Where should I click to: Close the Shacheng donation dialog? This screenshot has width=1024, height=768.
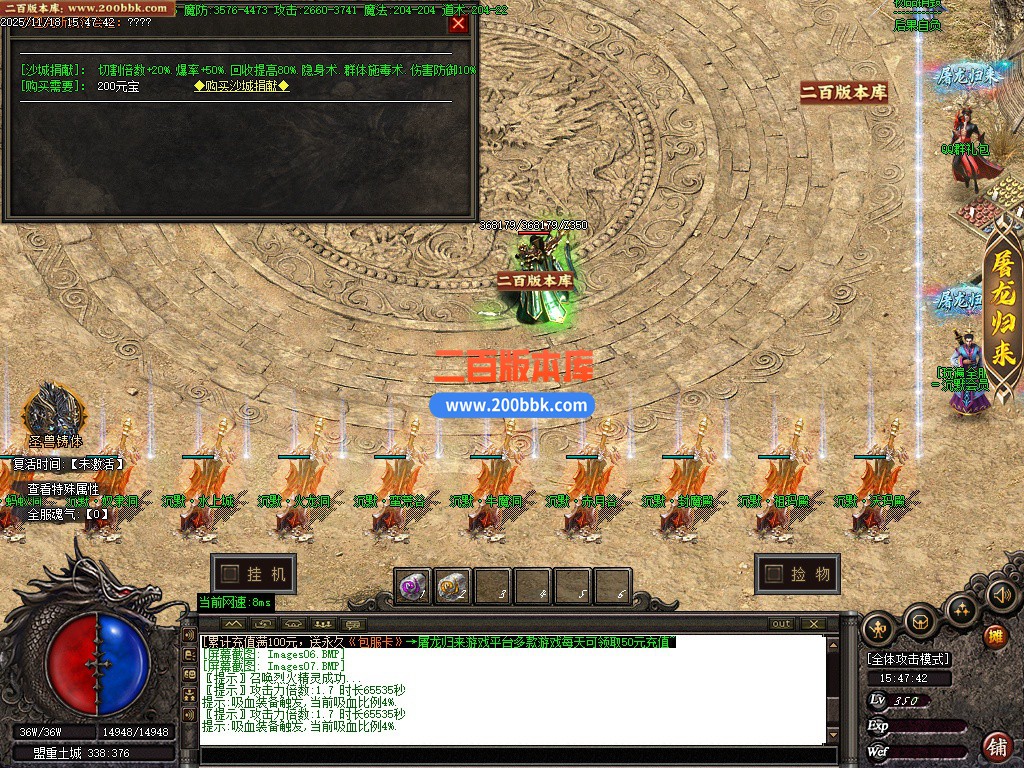point(458,23)
